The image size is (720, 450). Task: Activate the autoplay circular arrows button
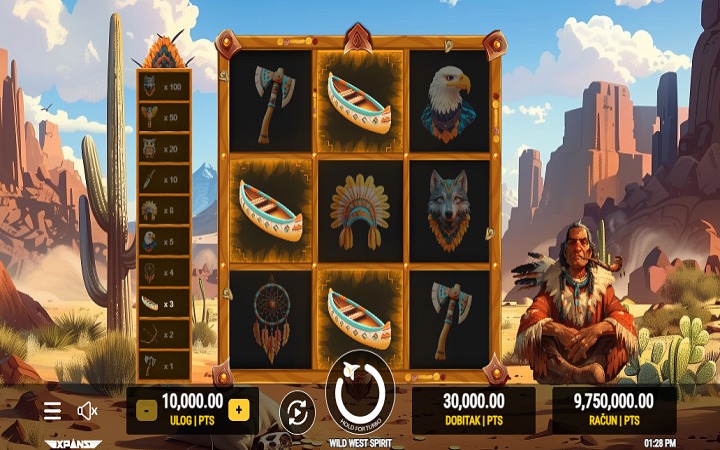(x=297, y=411)
